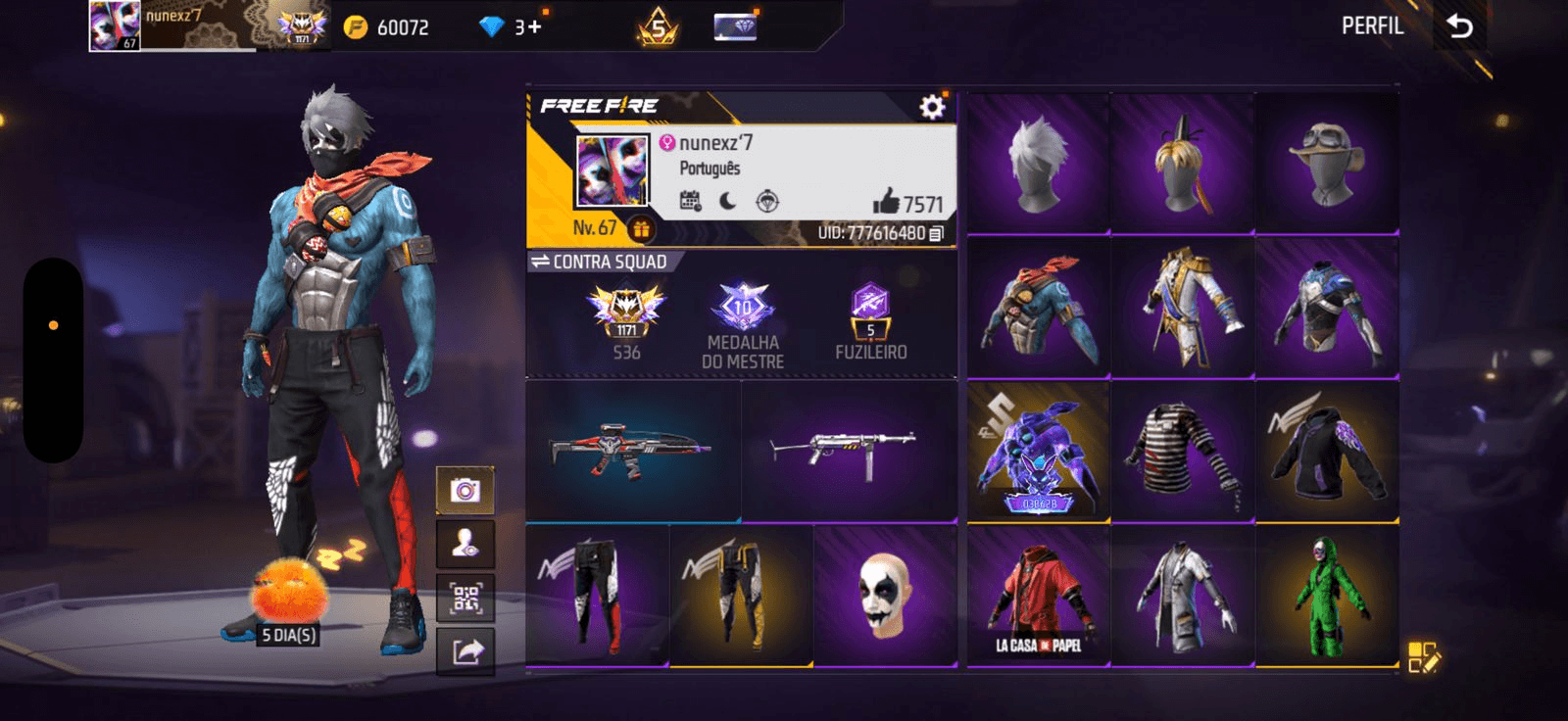Choose the aviator hat with goggles
The width and height of the screenshot is (1568, 721).
(x=1327, y=164)
